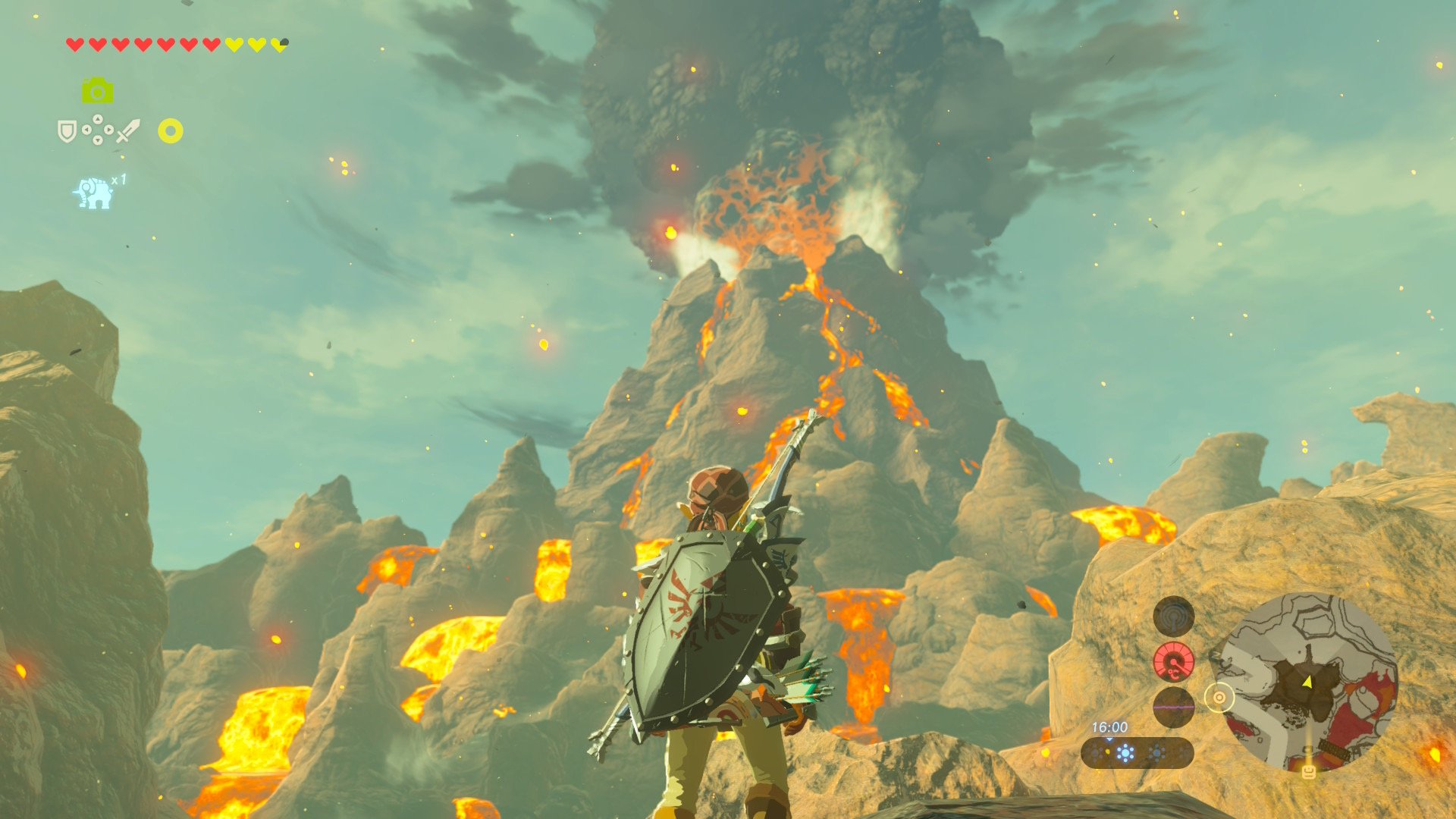Screen dimensions: 1456x819
Task: Select the objective marker on the minimap's bottom edge
Action: click(x=1308, y=772)
